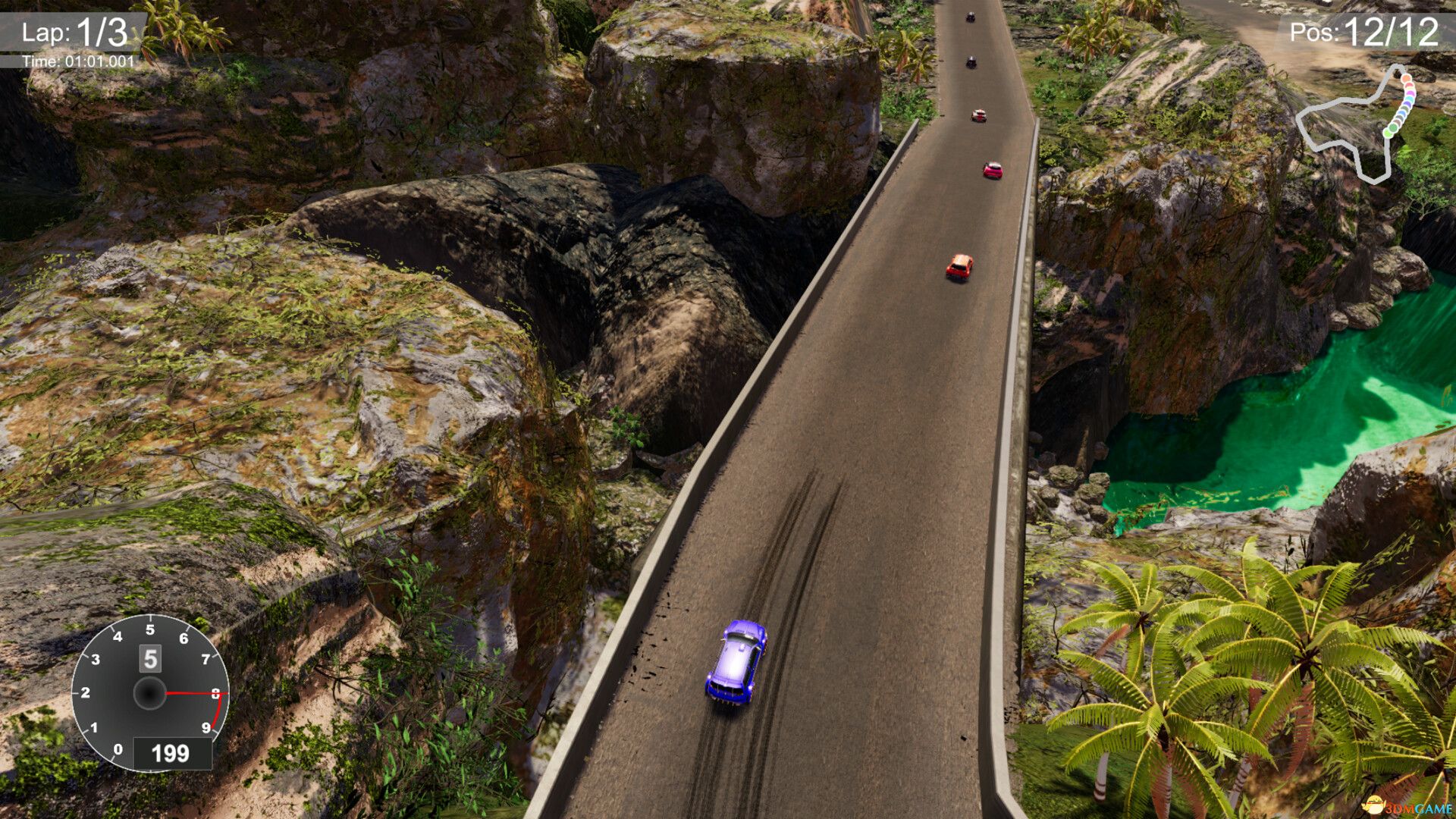Click the green player marker on the minimap
The width and height of the screenshot is (1456, 819).
click(1389, 133)
